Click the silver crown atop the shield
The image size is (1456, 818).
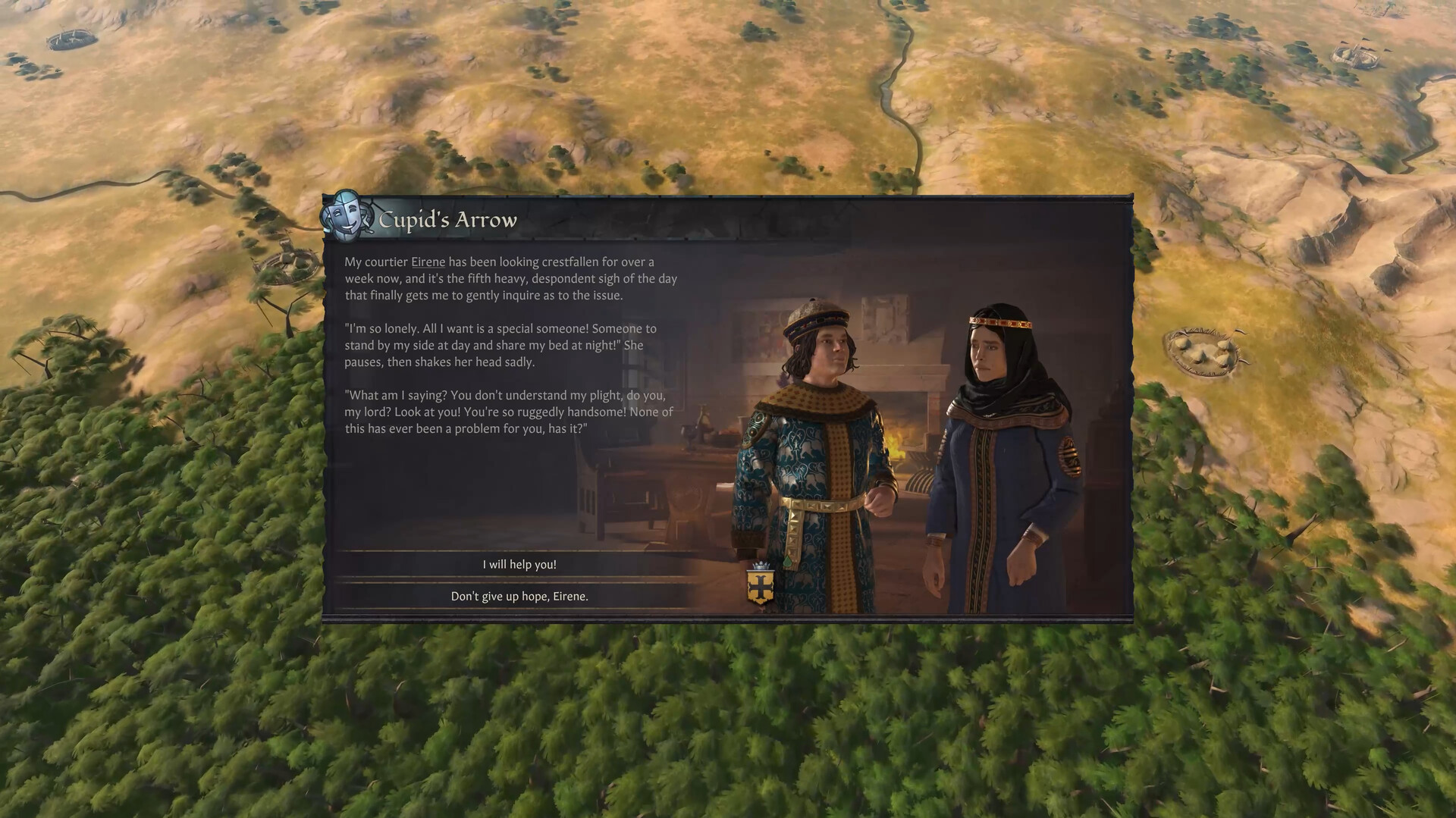coord(761,566)
